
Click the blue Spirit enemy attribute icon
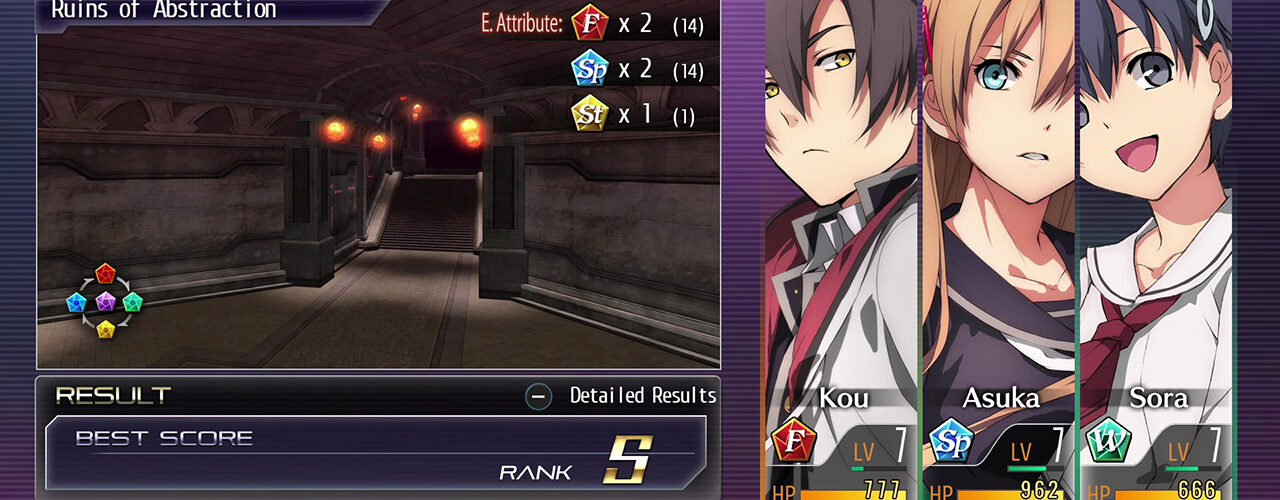tap(590, 70)
